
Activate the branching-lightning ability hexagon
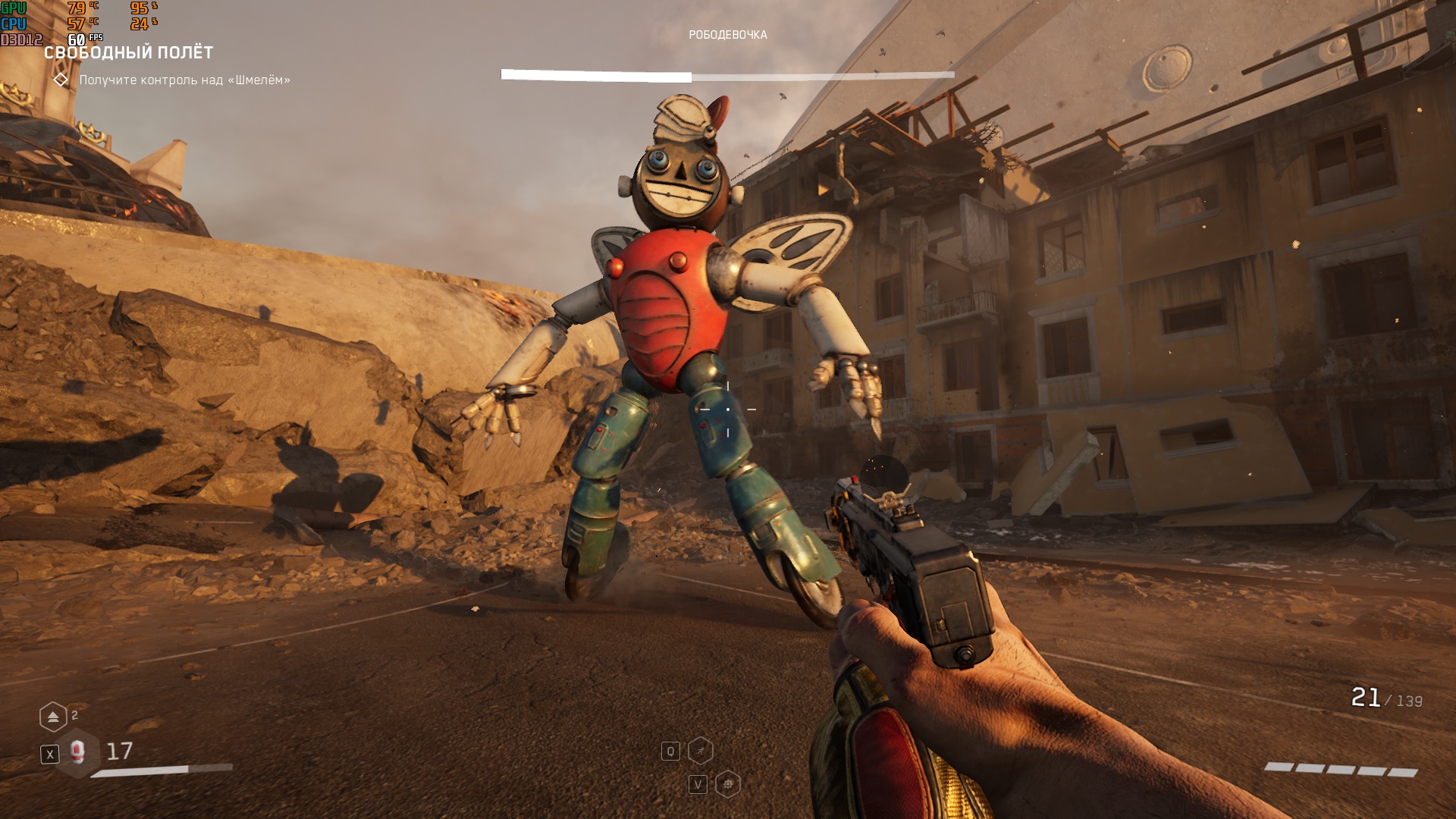point(701,751)
